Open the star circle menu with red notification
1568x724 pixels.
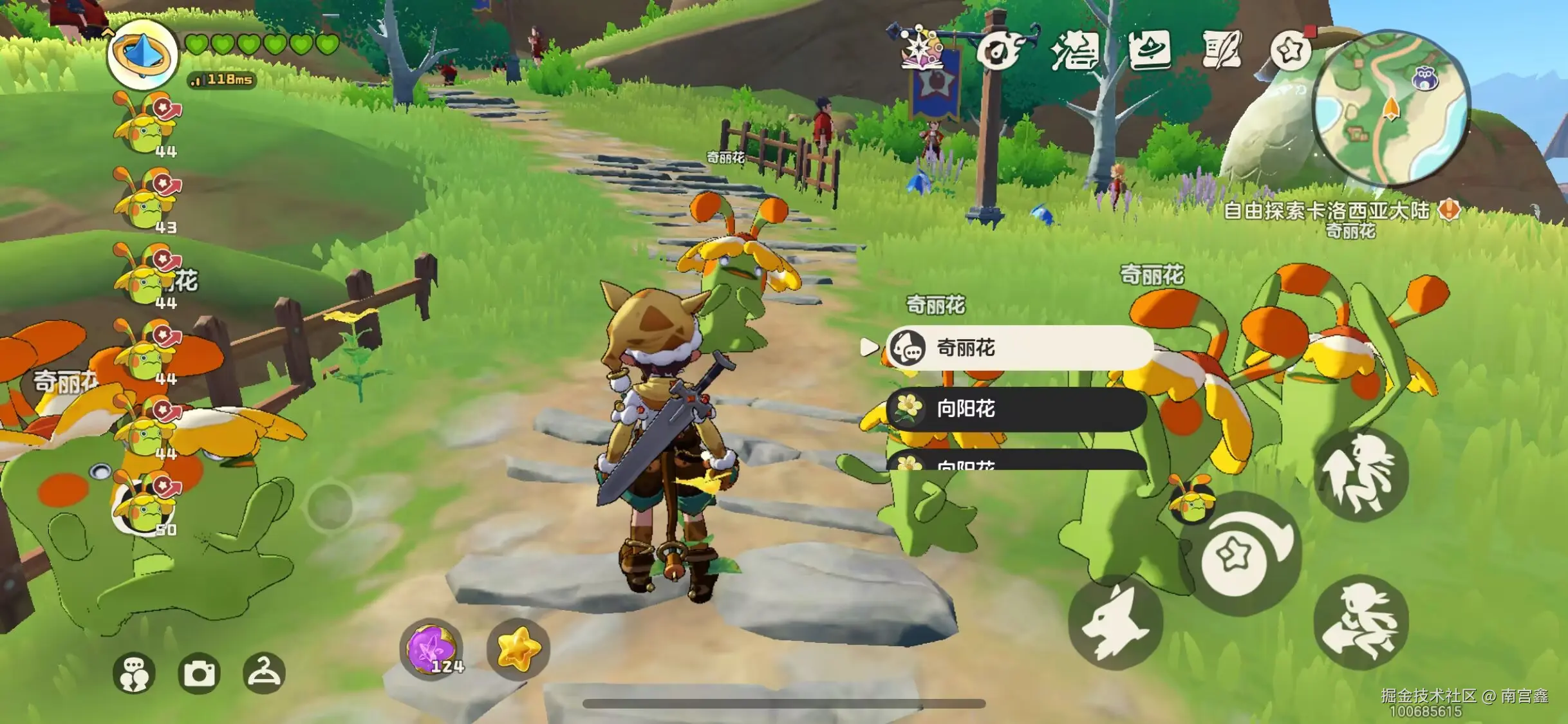(x=1292, y=50)
